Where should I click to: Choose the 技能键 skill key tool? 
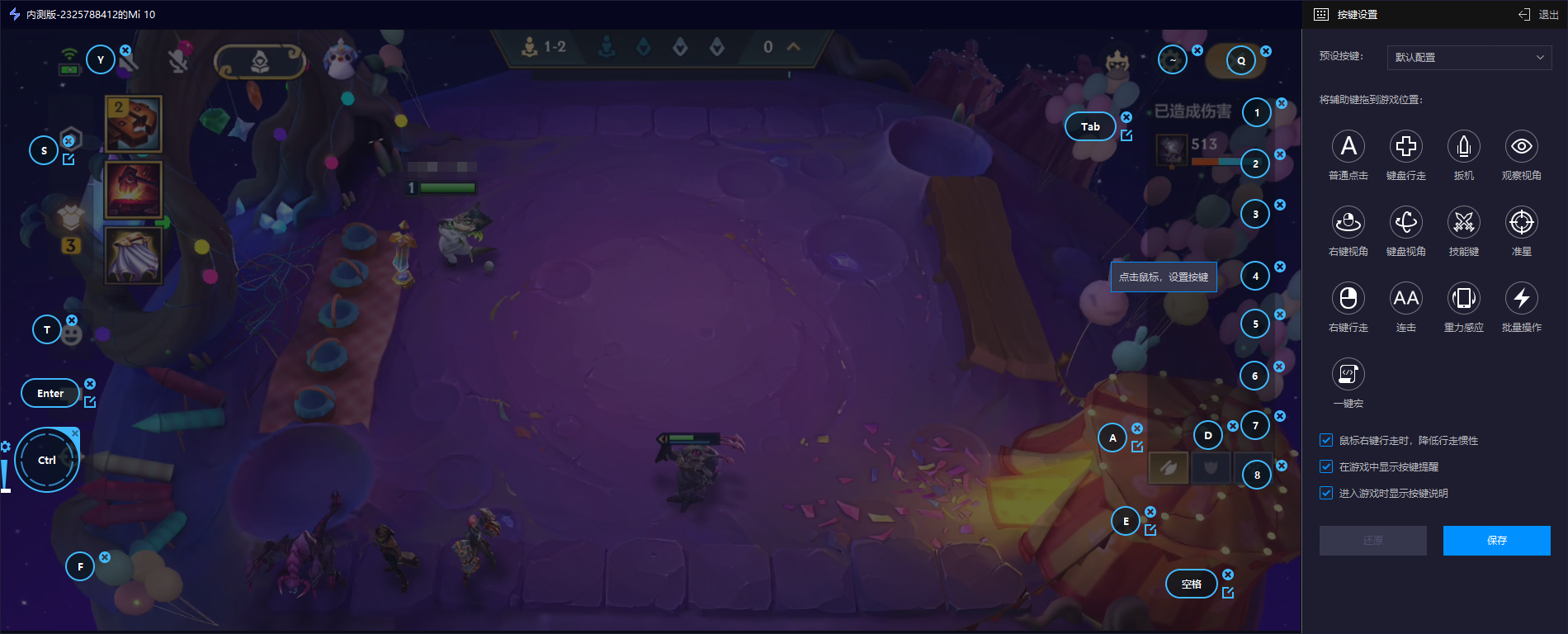[1464, 223]
